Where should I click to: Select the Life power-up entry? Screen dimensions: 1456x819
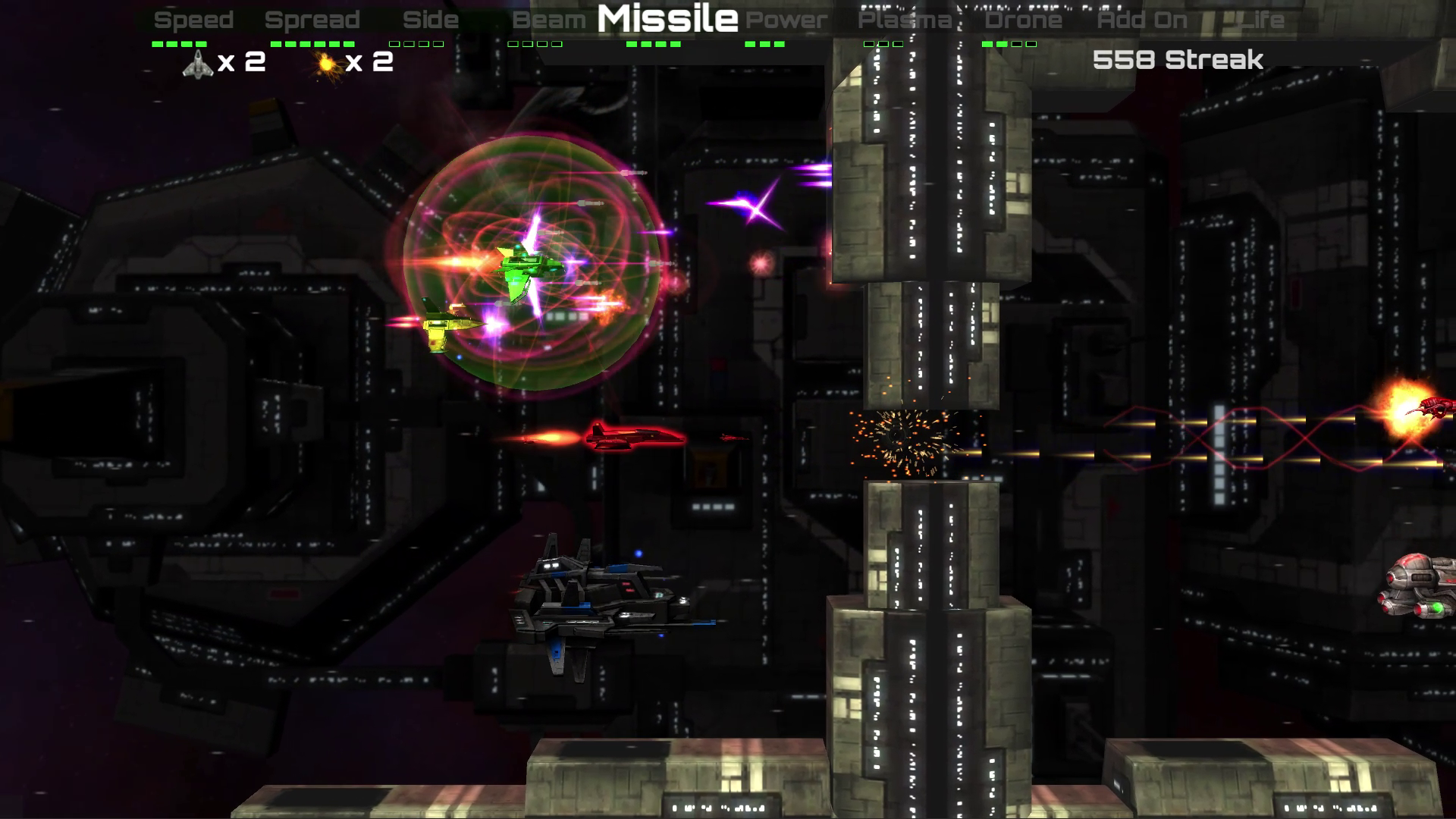pos(1261,20)
